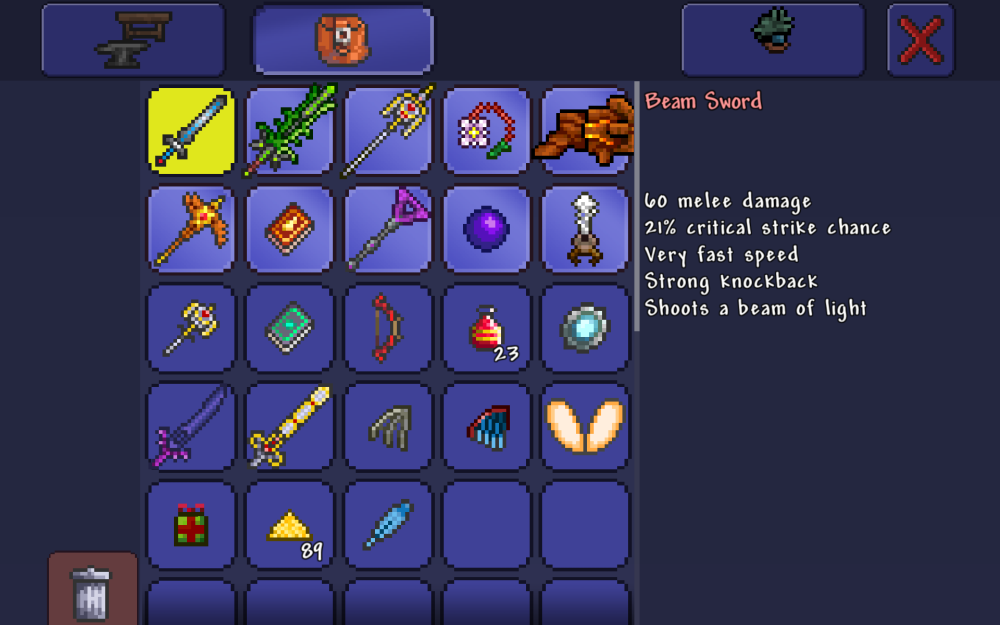Choose the pink flower necklace item

coord(487,131)
